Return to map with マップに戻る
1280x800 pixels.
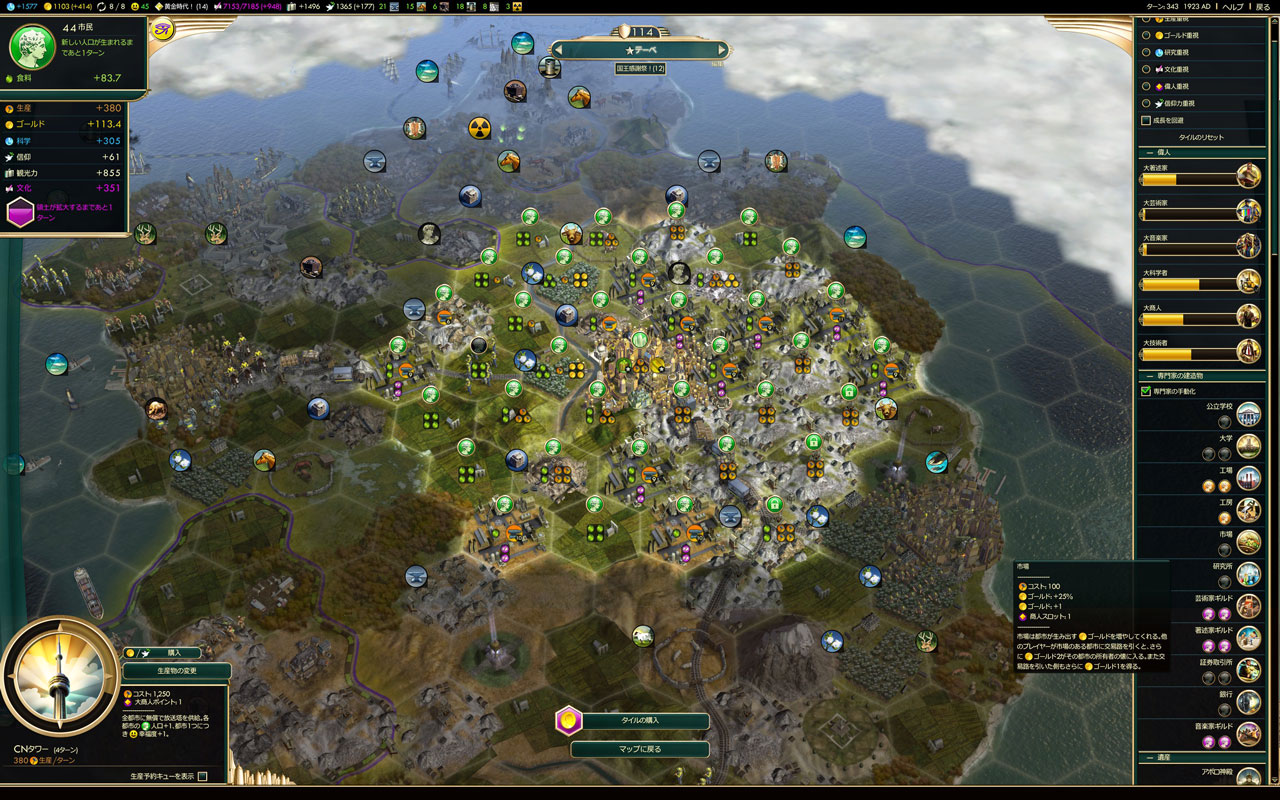click(x=640, y=749)
